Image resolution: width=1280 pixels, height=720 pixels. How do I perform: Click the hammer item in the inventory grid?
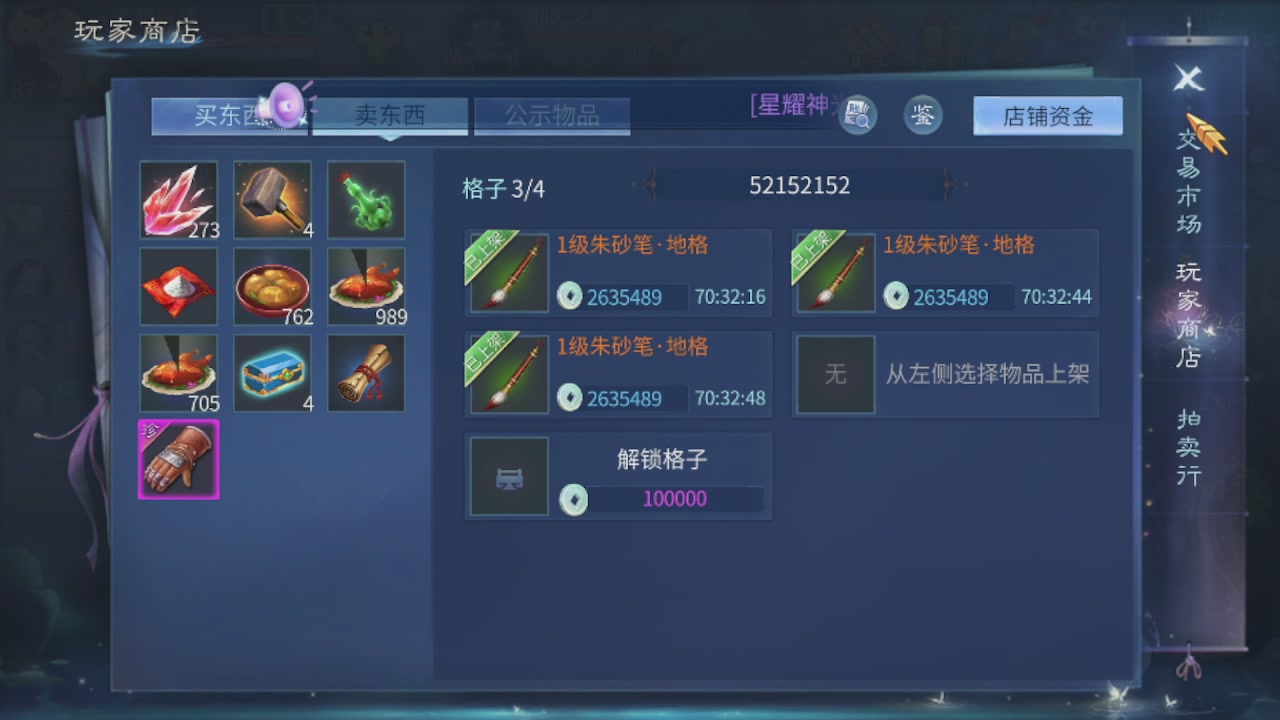coord(272,199)
